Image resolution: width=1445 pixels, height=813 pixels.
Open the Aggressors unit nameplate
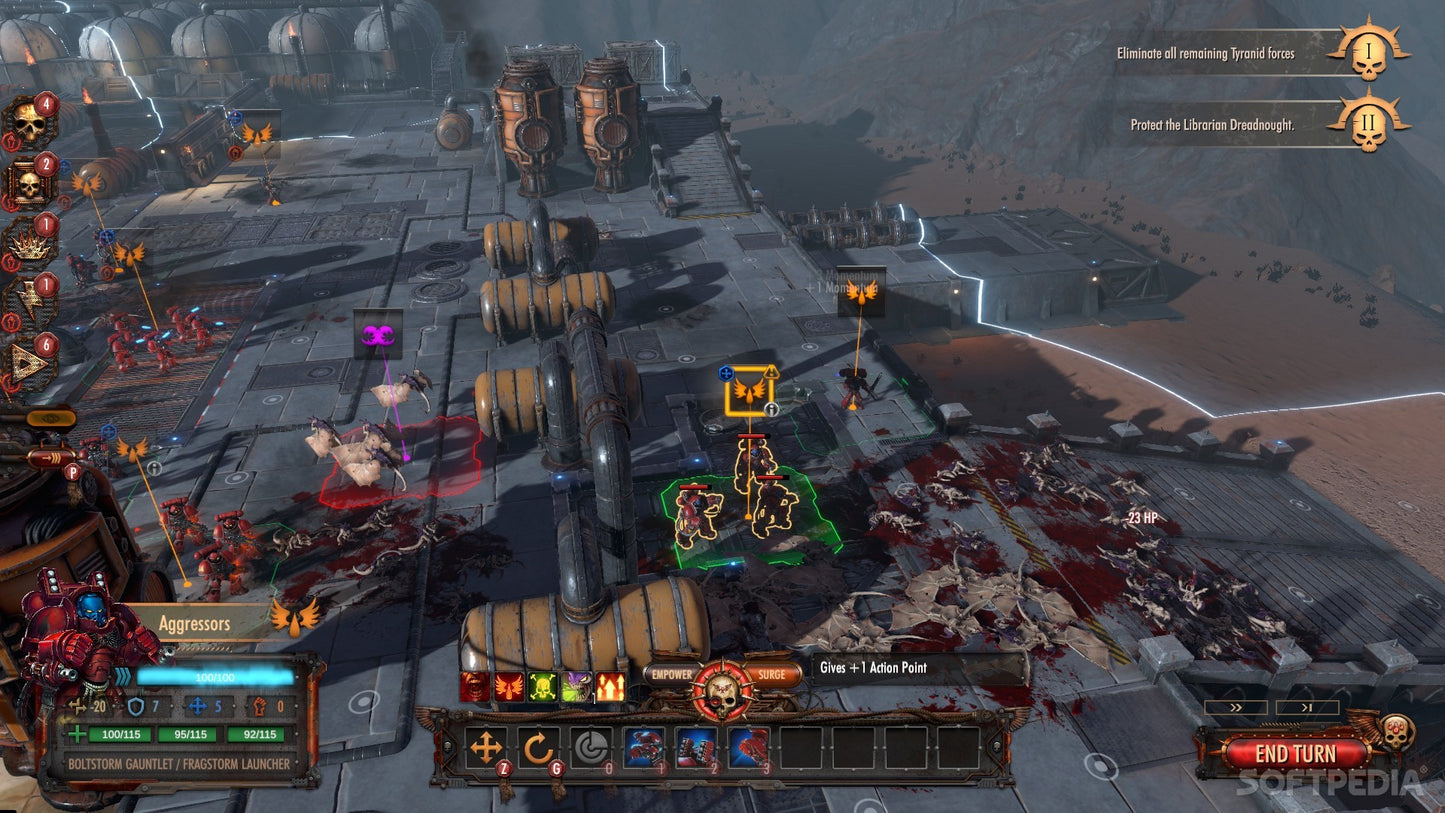pos(197,622)
